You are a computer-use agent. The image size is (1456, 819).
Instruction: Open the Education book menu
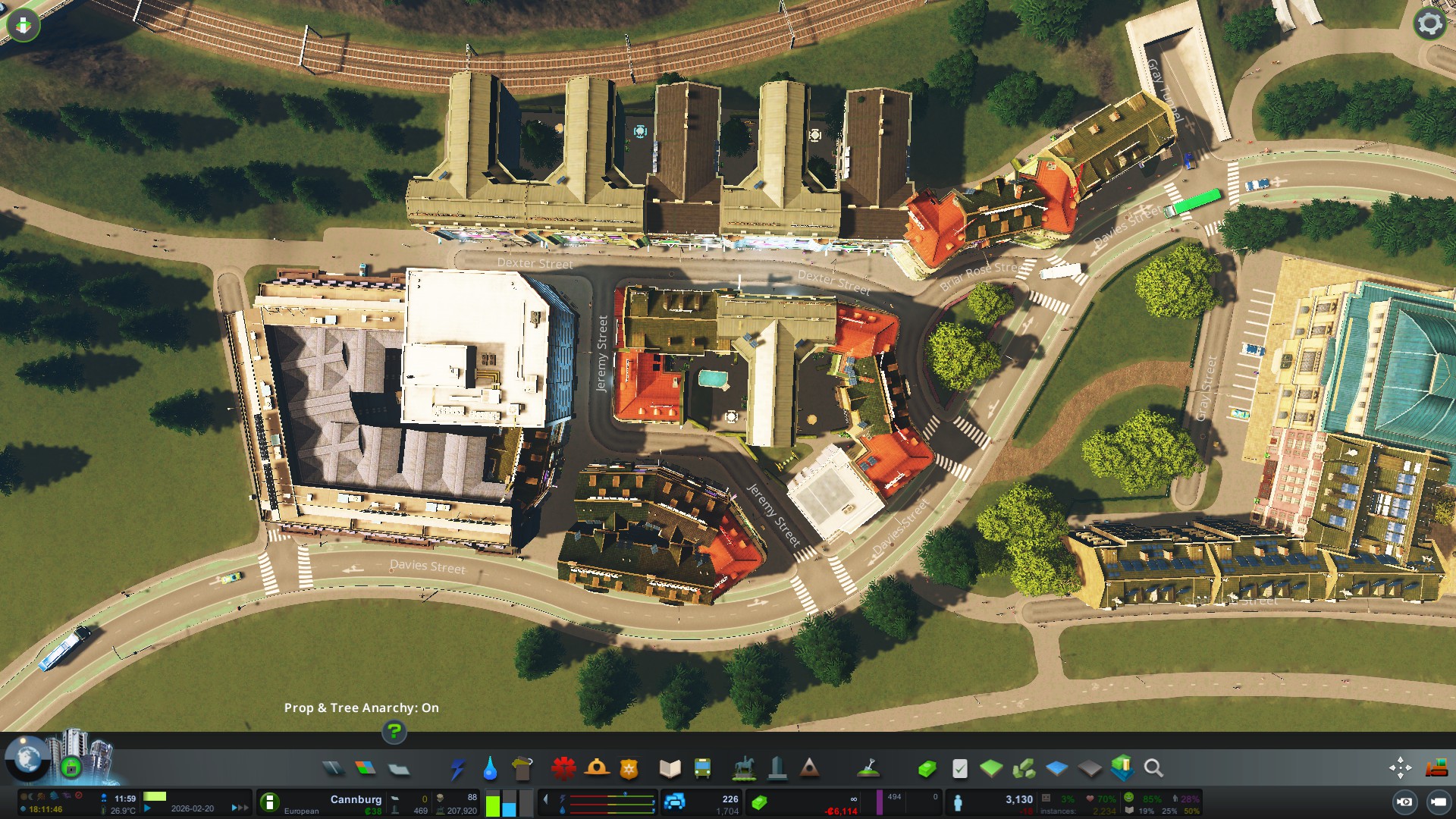[670, 769]
